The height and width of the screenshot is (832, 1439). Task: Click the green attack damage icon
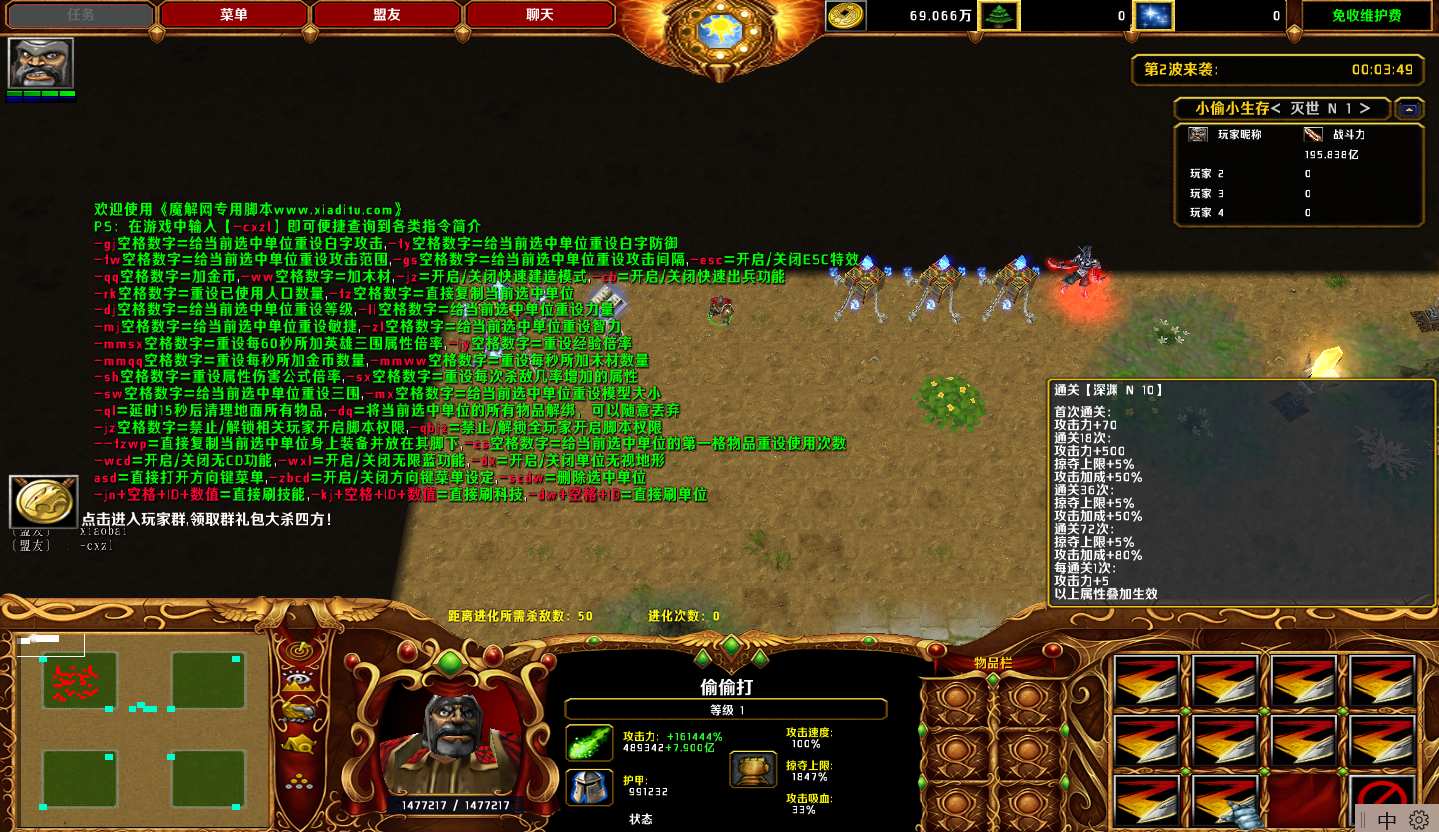(590, 743)
